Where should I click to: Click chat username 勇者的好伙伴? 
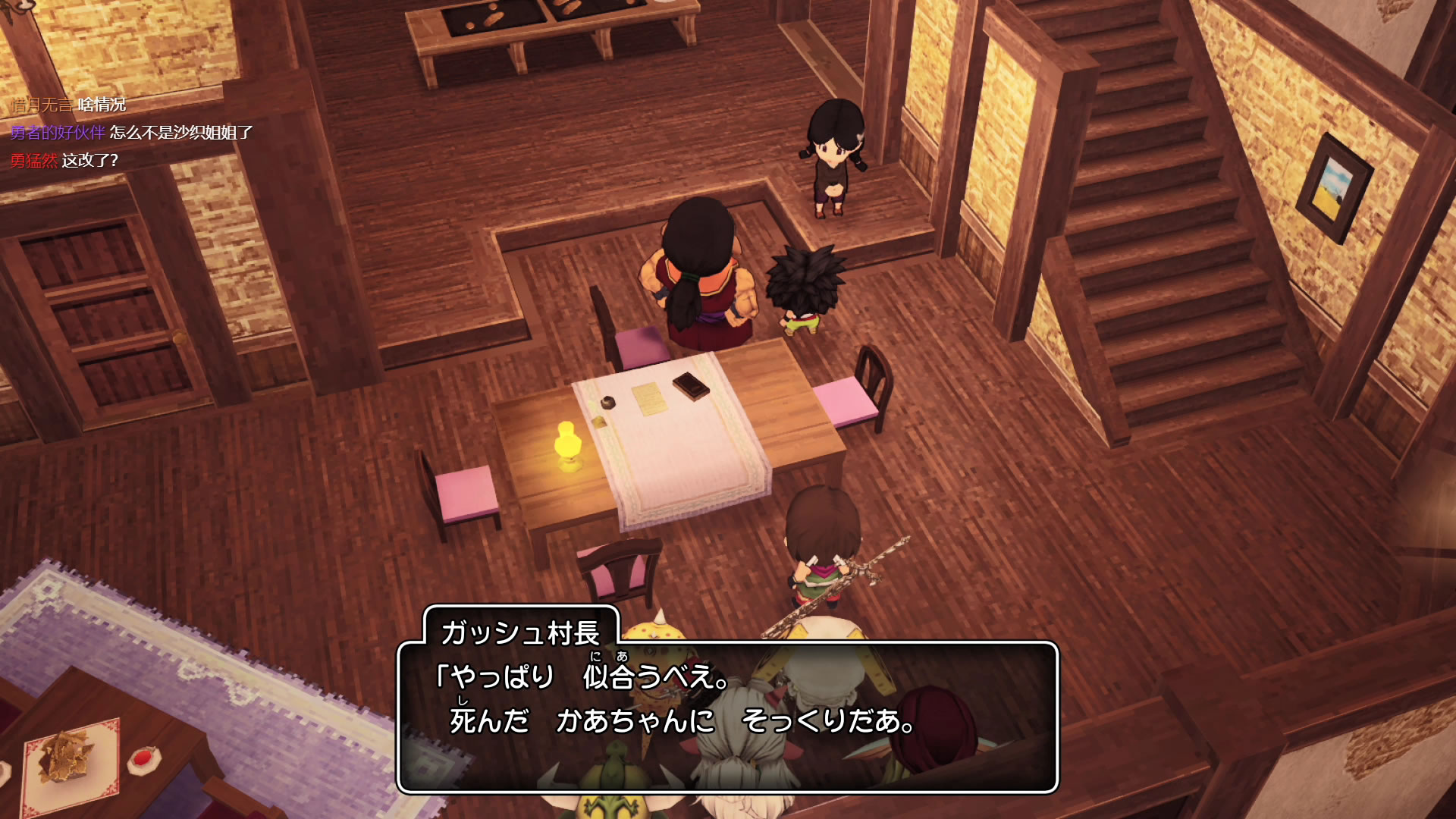[x=58, y=133]
